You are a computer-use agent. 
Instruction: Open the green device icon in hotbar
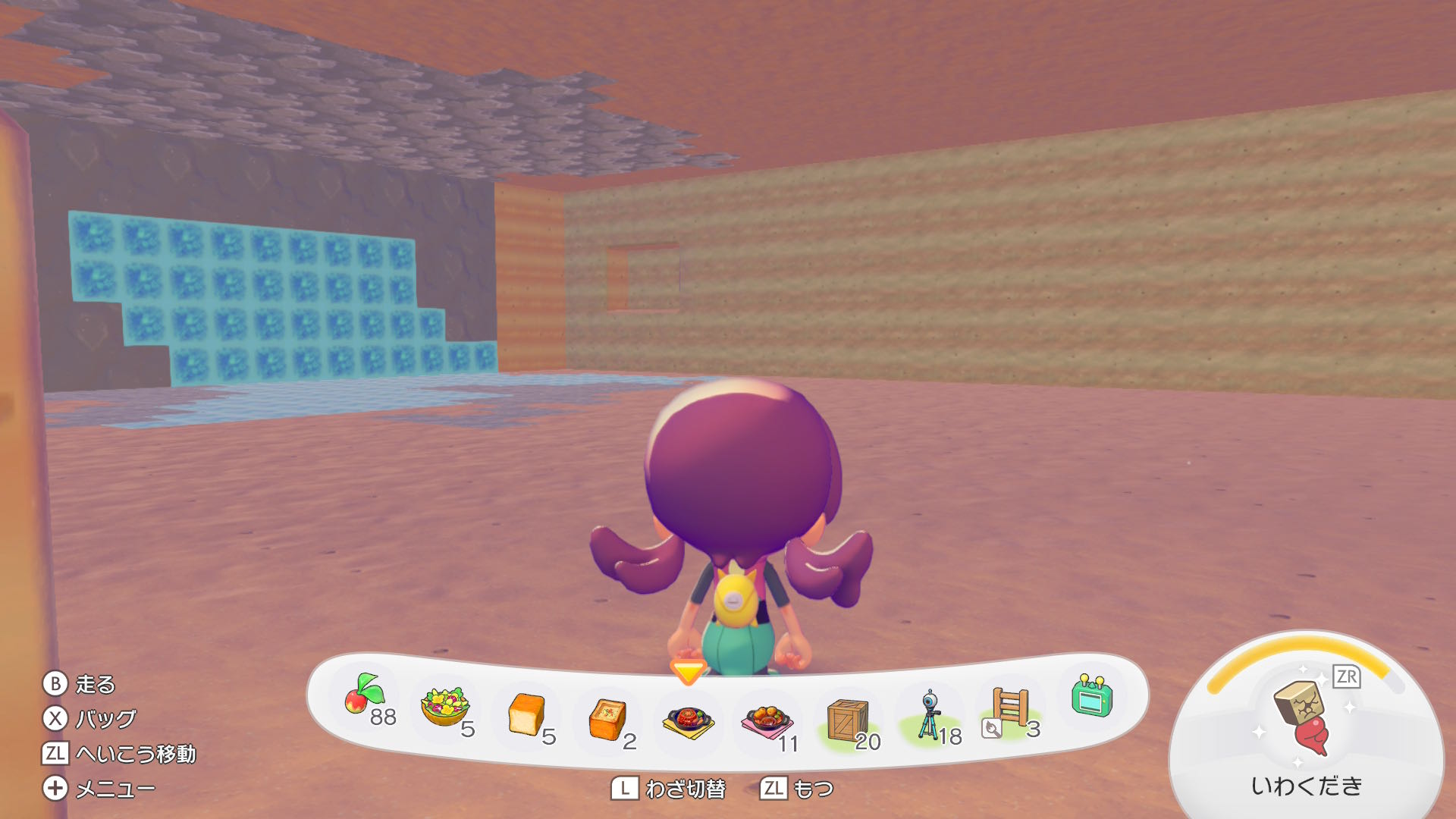(1091, 697)
